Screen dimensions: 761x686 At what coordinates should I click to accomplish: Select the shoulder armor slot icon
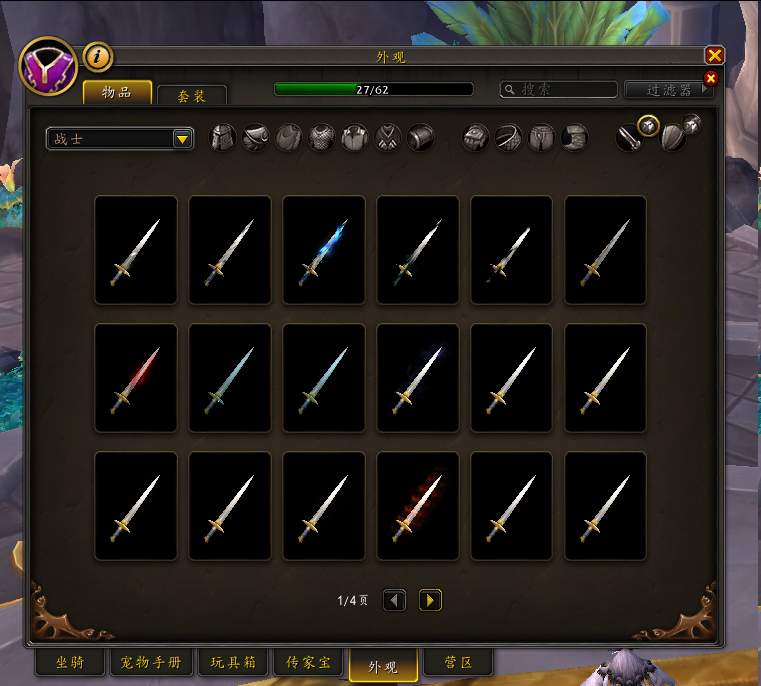[255, 138]
